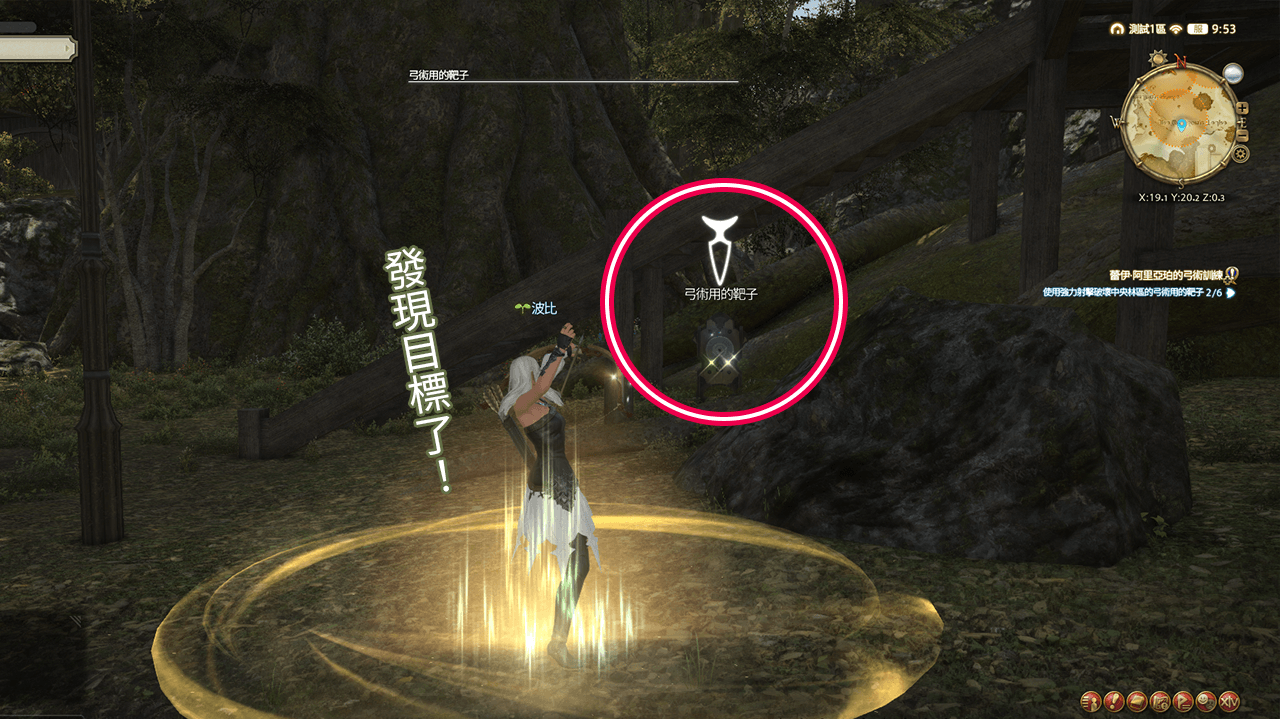Screen dimensions: 1280x719
Task: Open the book-shaped logs menu icon
Action: pos(1137,700)
